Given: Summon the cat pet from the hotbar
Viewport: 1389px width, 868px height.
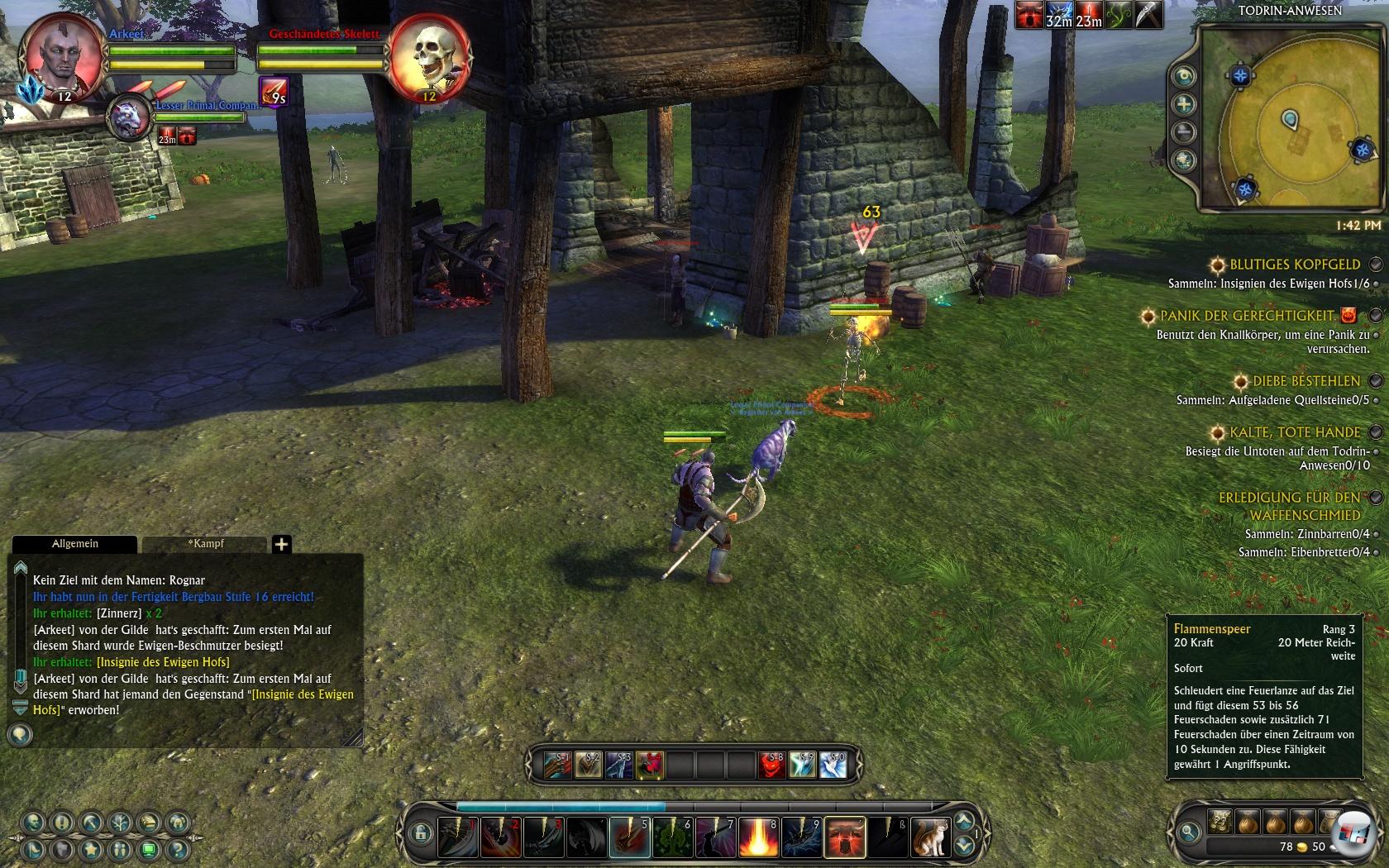Looking at the screenshot, I should (929, 837).
